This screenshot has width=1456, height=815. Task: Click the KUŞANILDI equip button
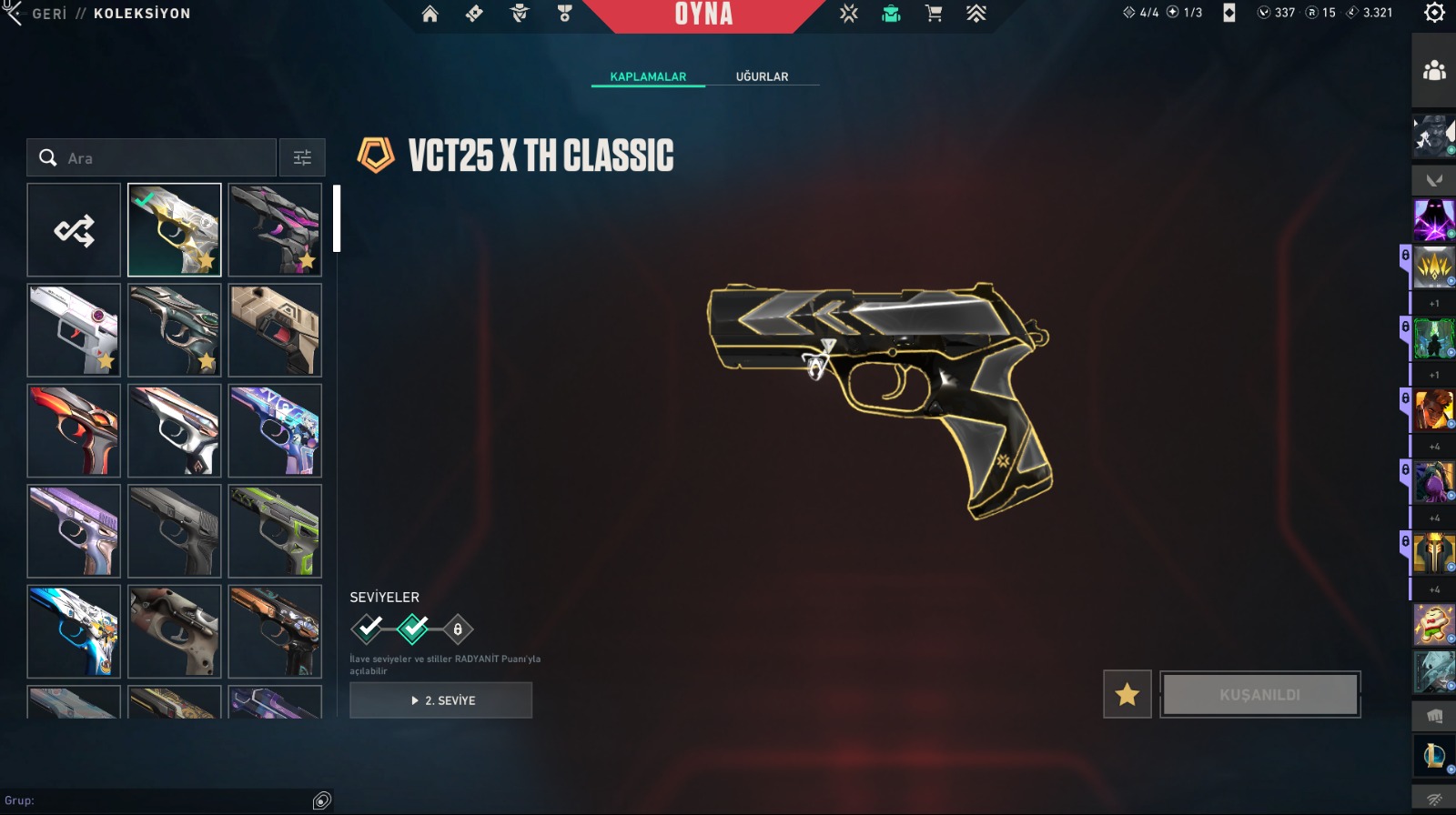(x=1259, y=695)
